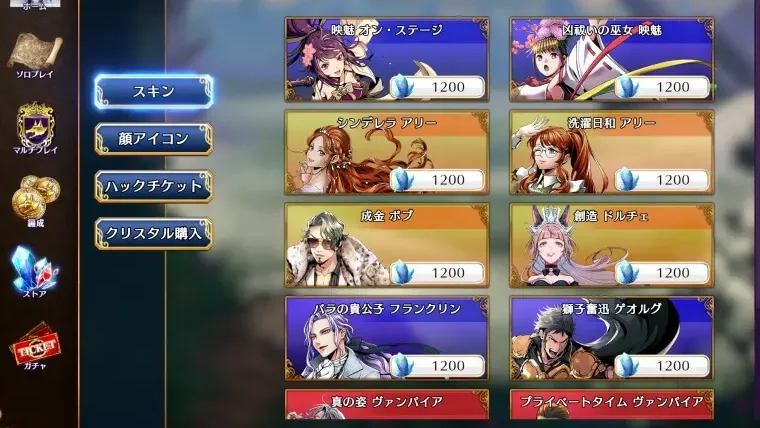Screen dimensions: 760x428
Task: Choose the 成金 ボブ skin
Action: (x=386, y=244)
